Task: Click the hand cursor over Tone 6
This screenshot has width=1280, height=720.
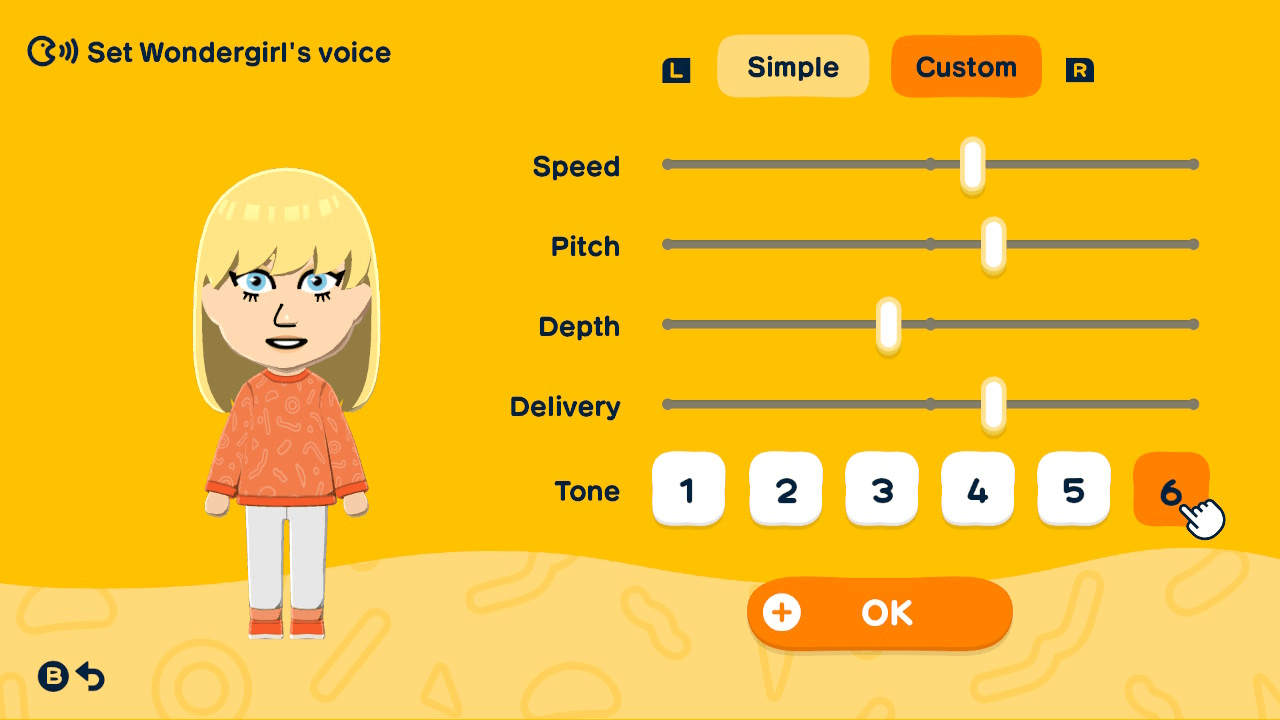Action: tap(1204, 516)
